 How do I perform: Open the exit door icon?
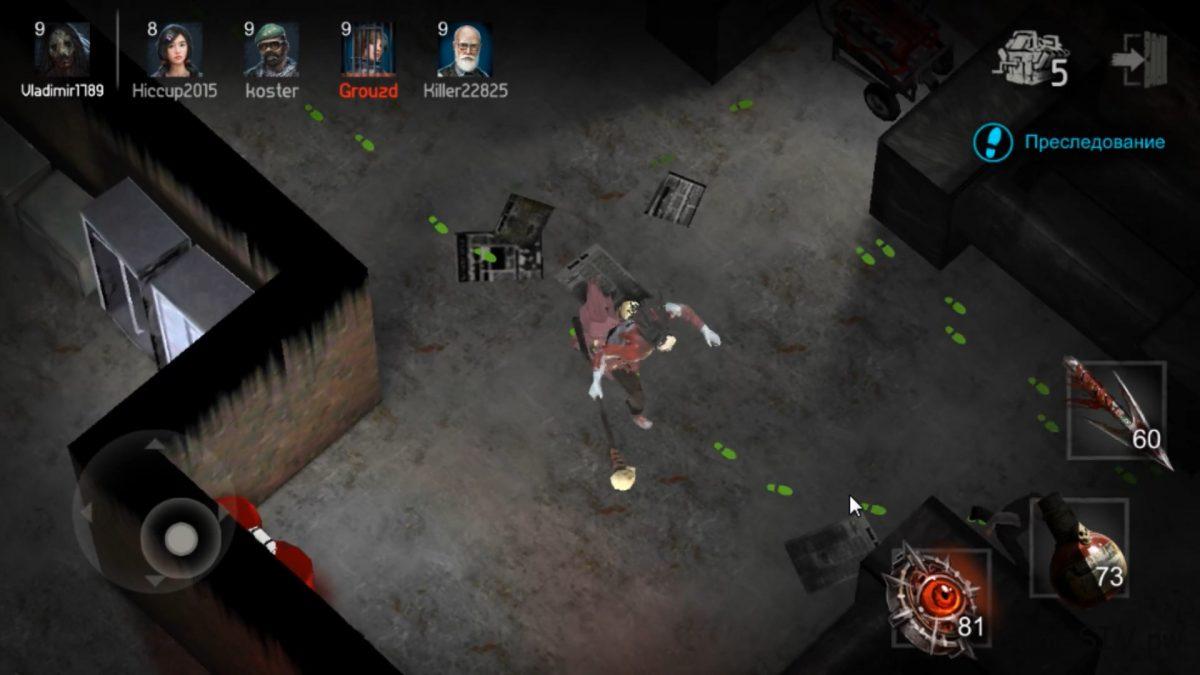(1139, 60)
